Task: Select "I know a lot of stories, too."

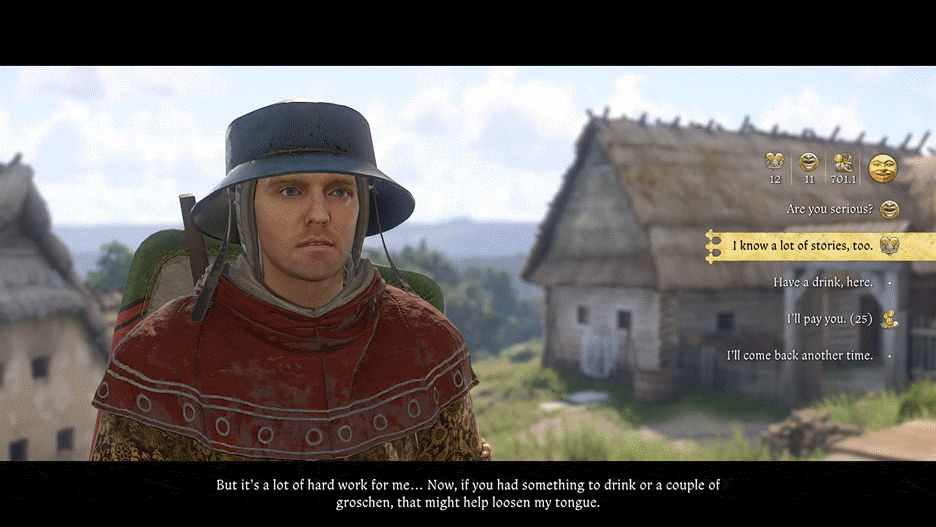Action: coord(802,246)
